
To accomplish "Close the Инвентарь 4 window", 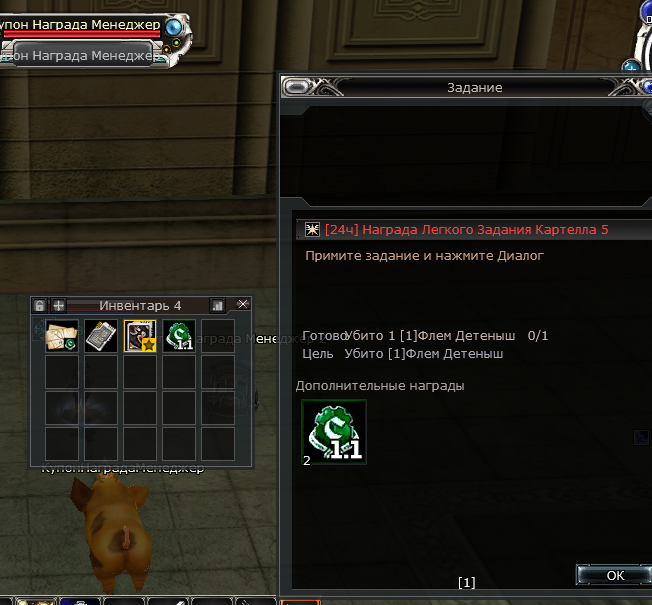I will pyautogui.click(x=243, y=304).
